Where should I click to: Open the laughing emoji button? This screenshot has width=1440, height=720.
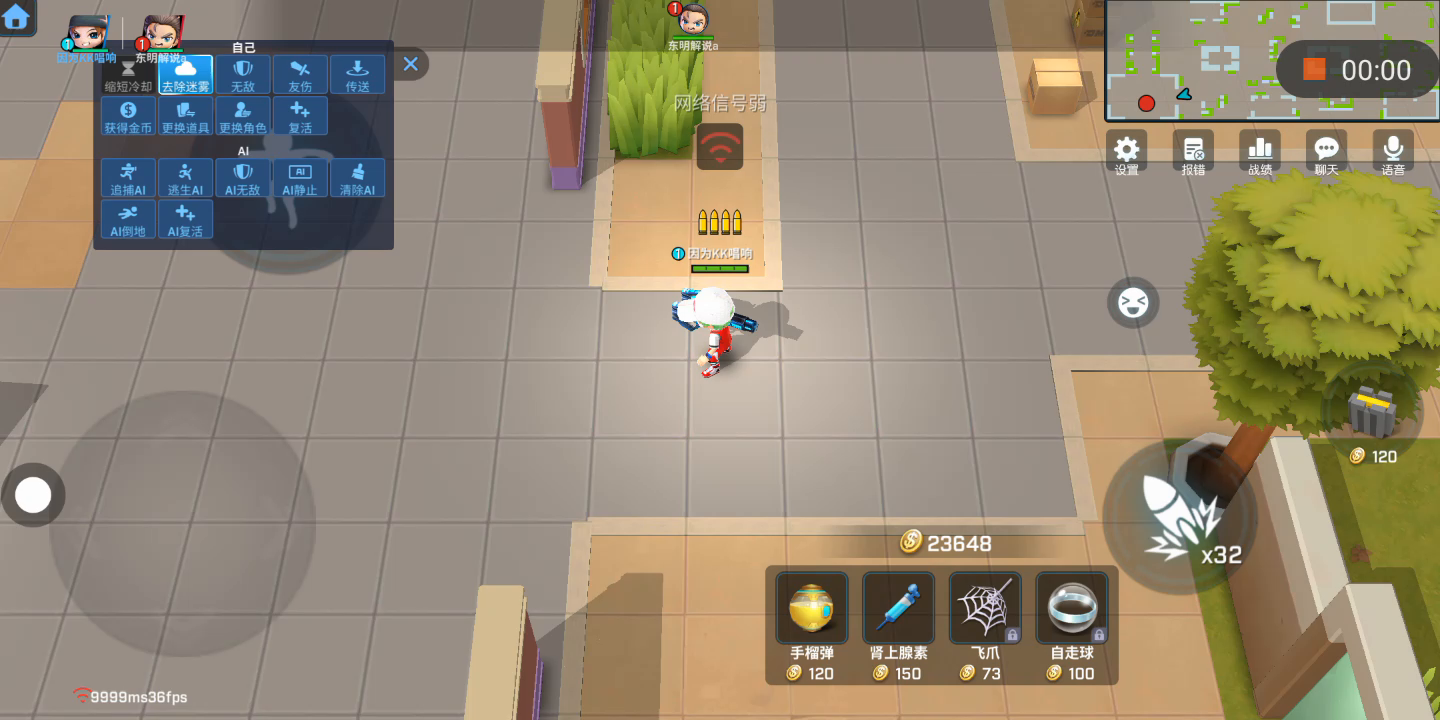[1133, 302]
